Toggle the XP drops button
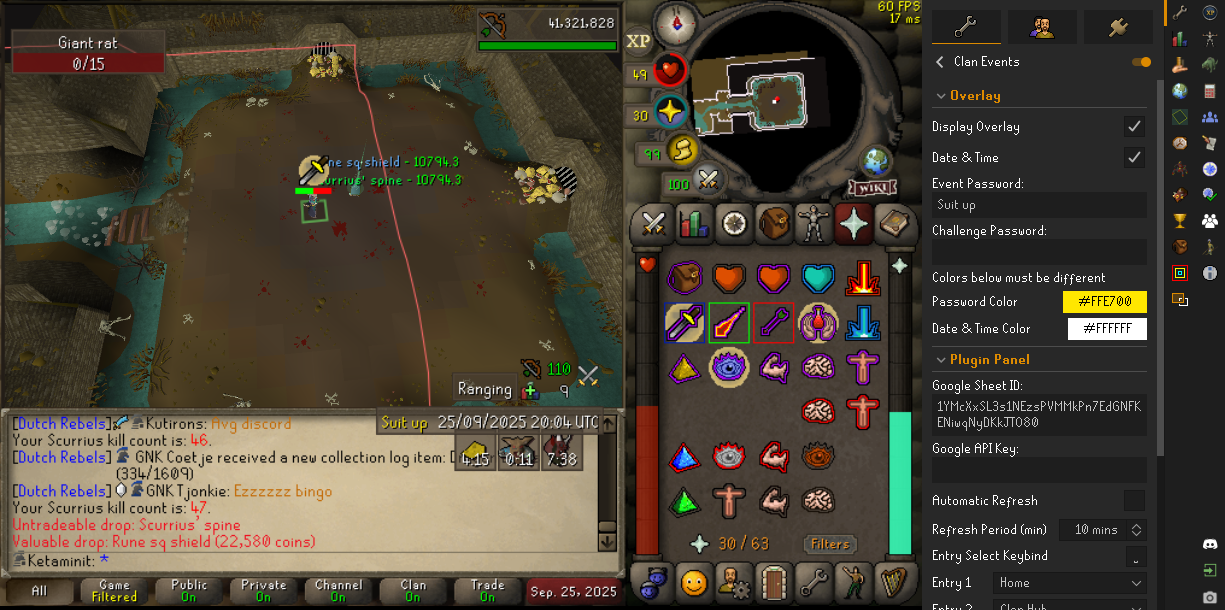1225x610 pixels. coord(638,40)
